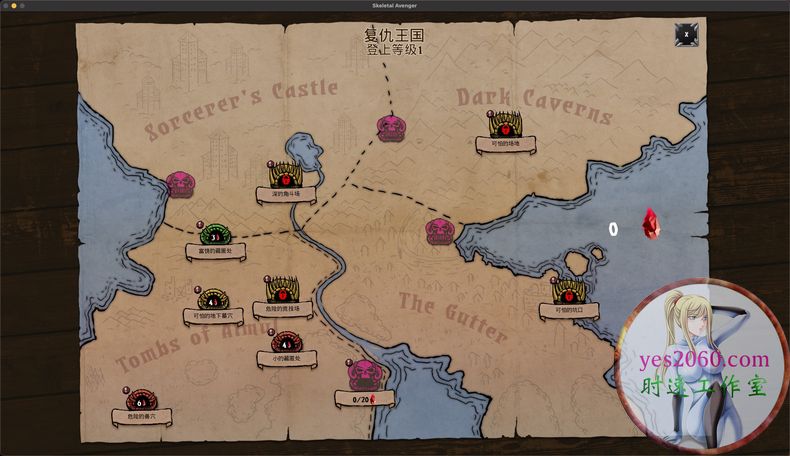Close the Skeletal Avenger window
The height and width of the screenshot is (456, 790).
pos(6,5)
